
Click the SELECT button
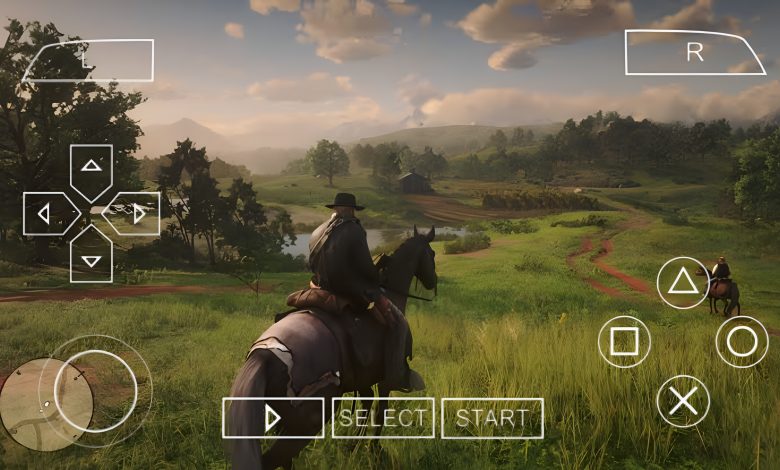coord(383,418)
